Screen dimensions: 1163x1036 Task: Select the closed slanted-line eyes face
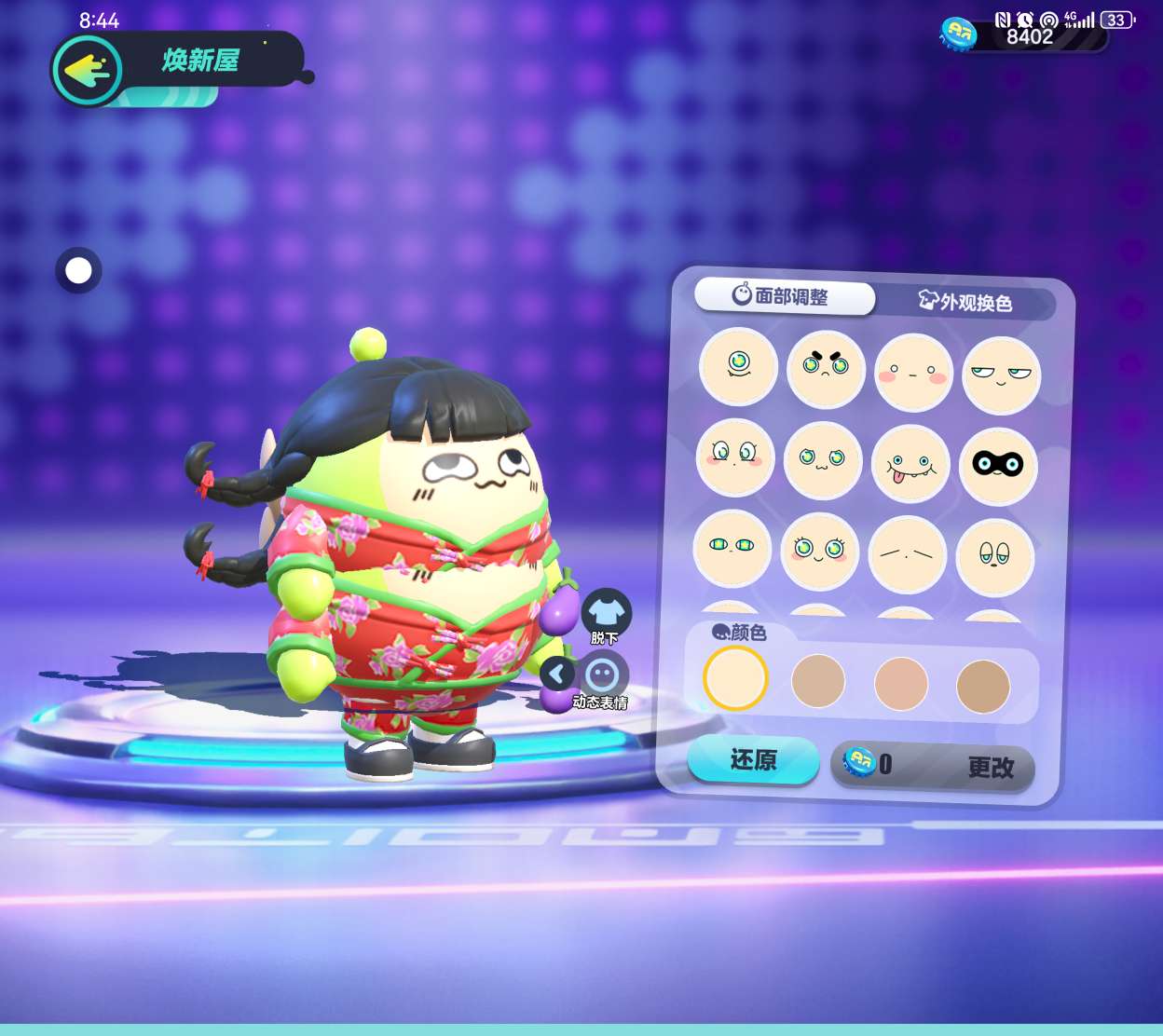(x=907, y=554)
